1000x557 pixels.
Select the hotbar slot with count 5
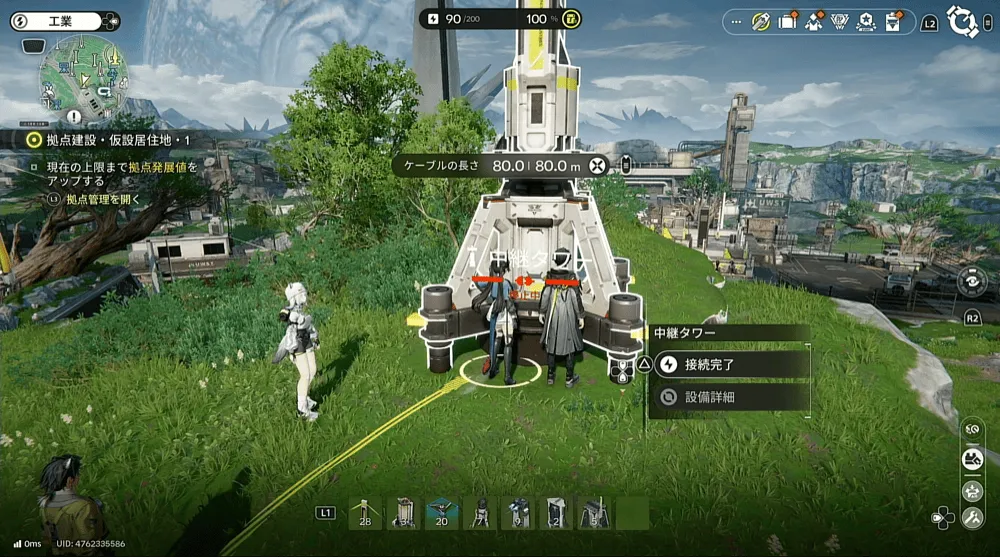click(596, 513)
